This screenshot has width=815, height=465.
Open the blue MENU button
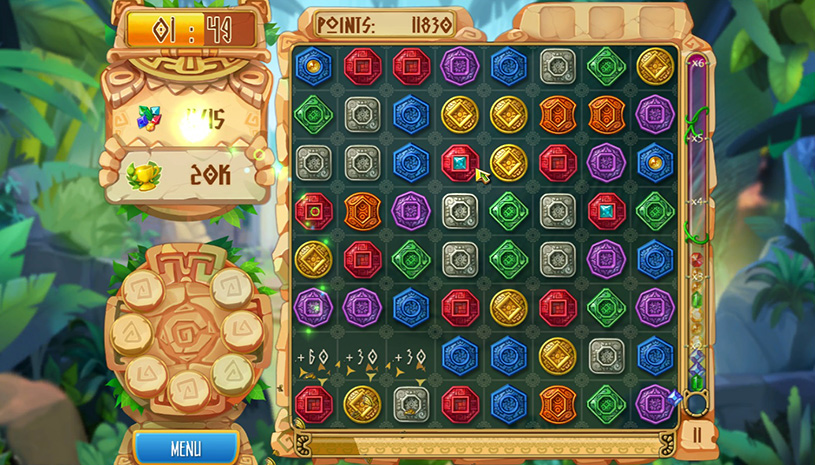pos(185,448)
